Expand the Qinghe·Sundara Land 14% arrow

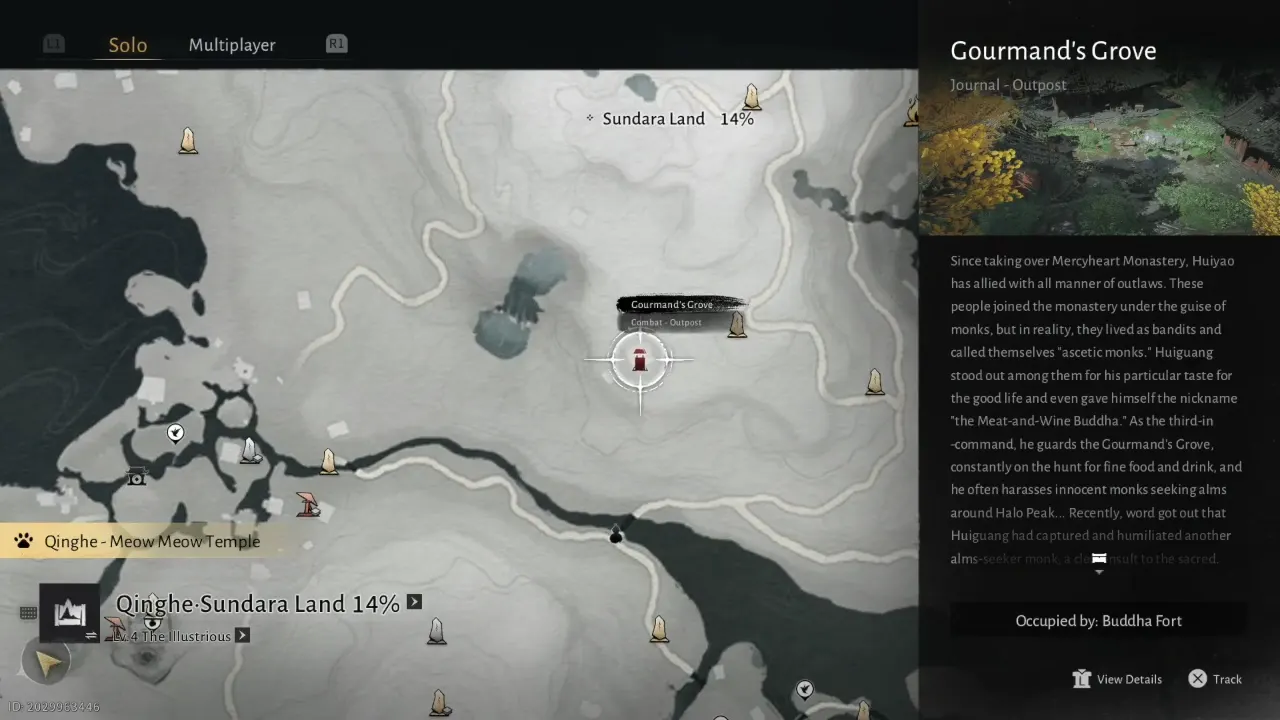click(x=414, y=602)
